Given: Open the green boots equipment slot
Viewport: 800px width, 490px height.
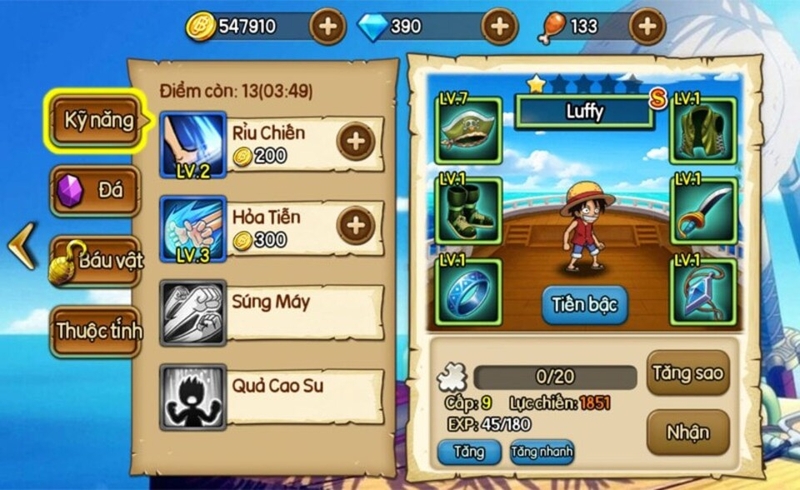Looking at the screenshot, I should [467, 210].
